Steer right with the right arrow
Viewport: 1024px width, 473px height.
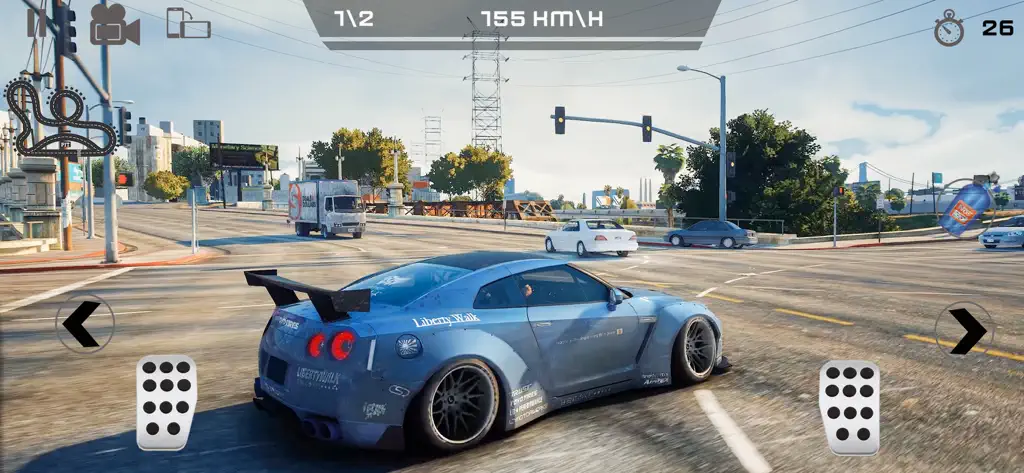[x=964, y=331]
